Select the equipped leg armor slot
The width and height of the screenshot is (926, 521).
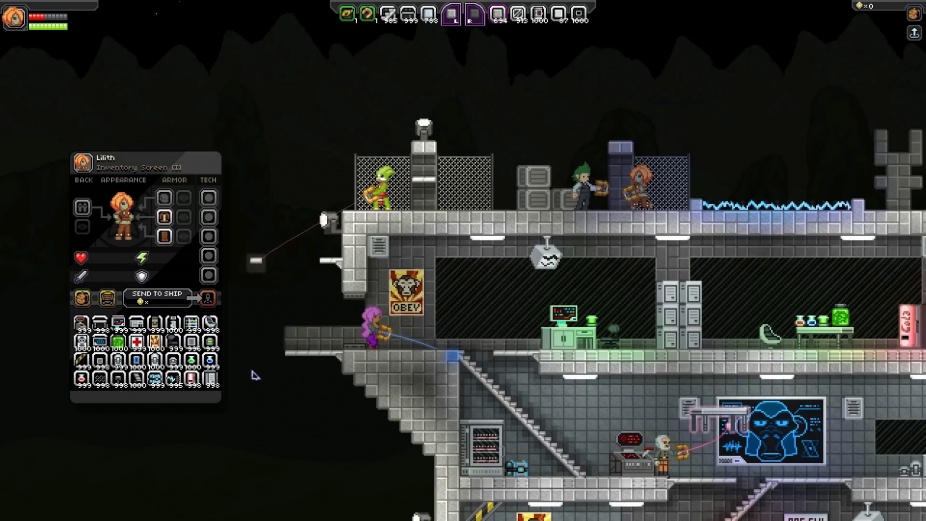(x=164, y=236)
